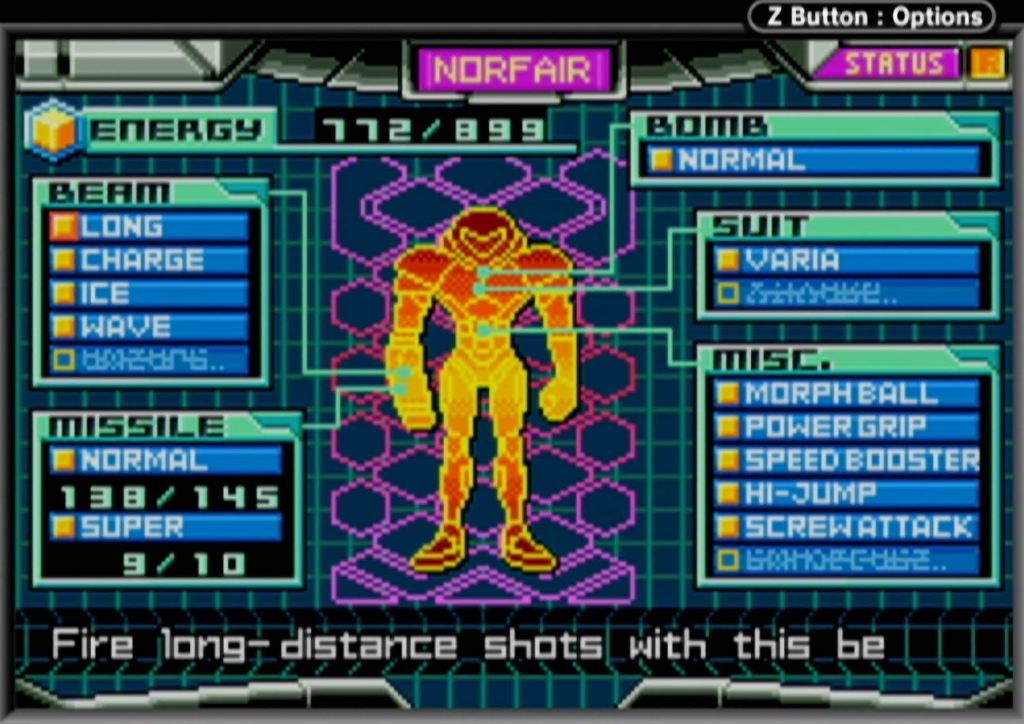Toggle the Charge beam
This screenshot has height=724, width=1024.
point(150,260)
